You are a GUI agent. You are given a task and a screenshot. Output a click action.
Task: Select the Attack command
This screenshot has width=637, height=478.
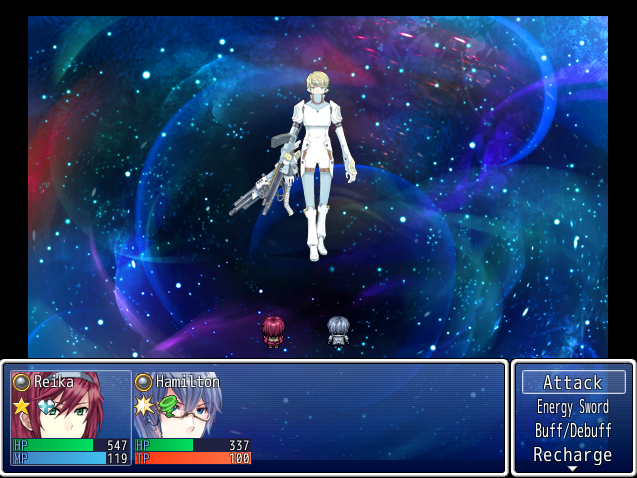(x=573, y=382)
